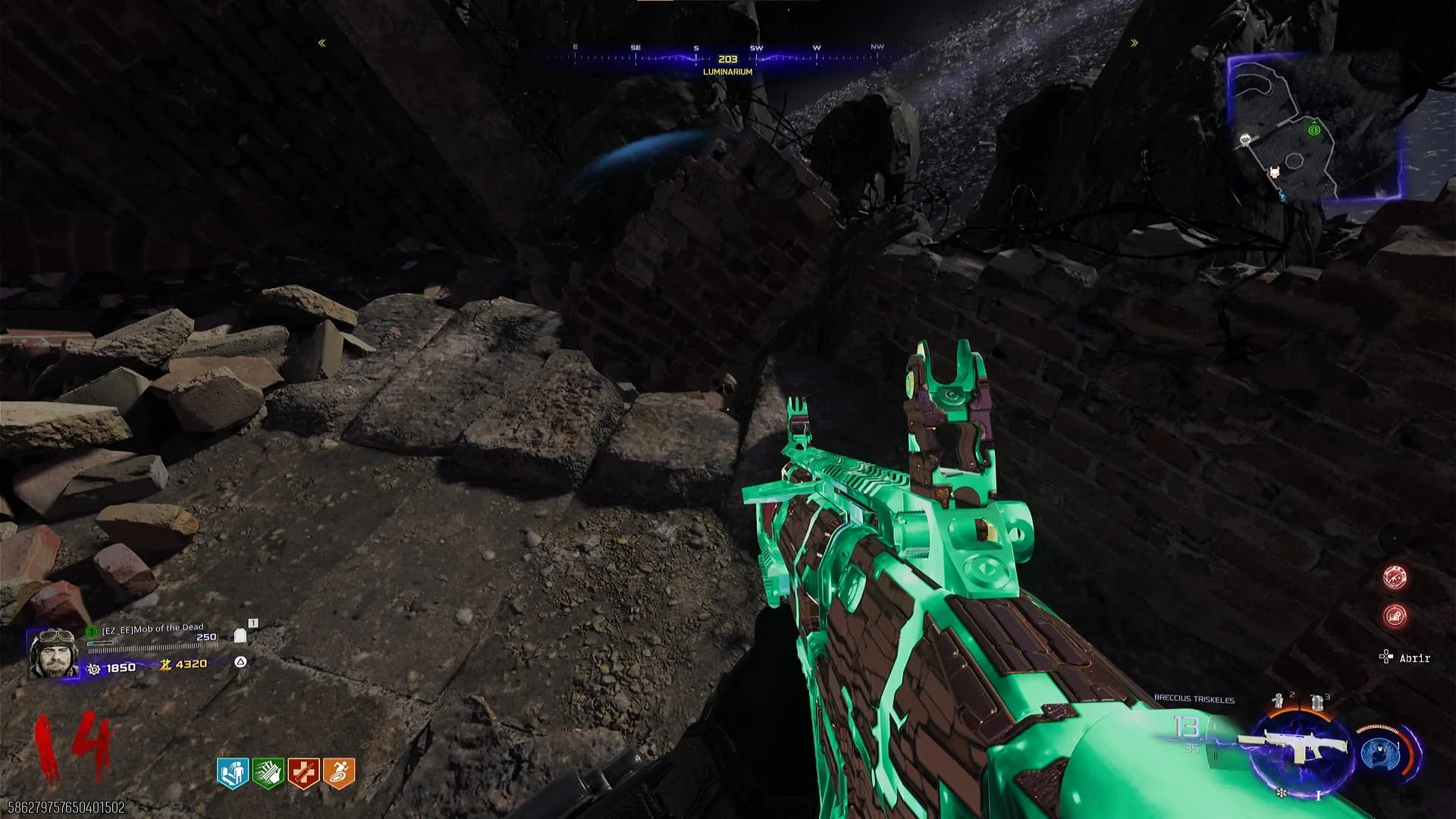Choose the red cross-and-bullet perk icon
Screen dimensions: 1456x819
pos(303,773)
